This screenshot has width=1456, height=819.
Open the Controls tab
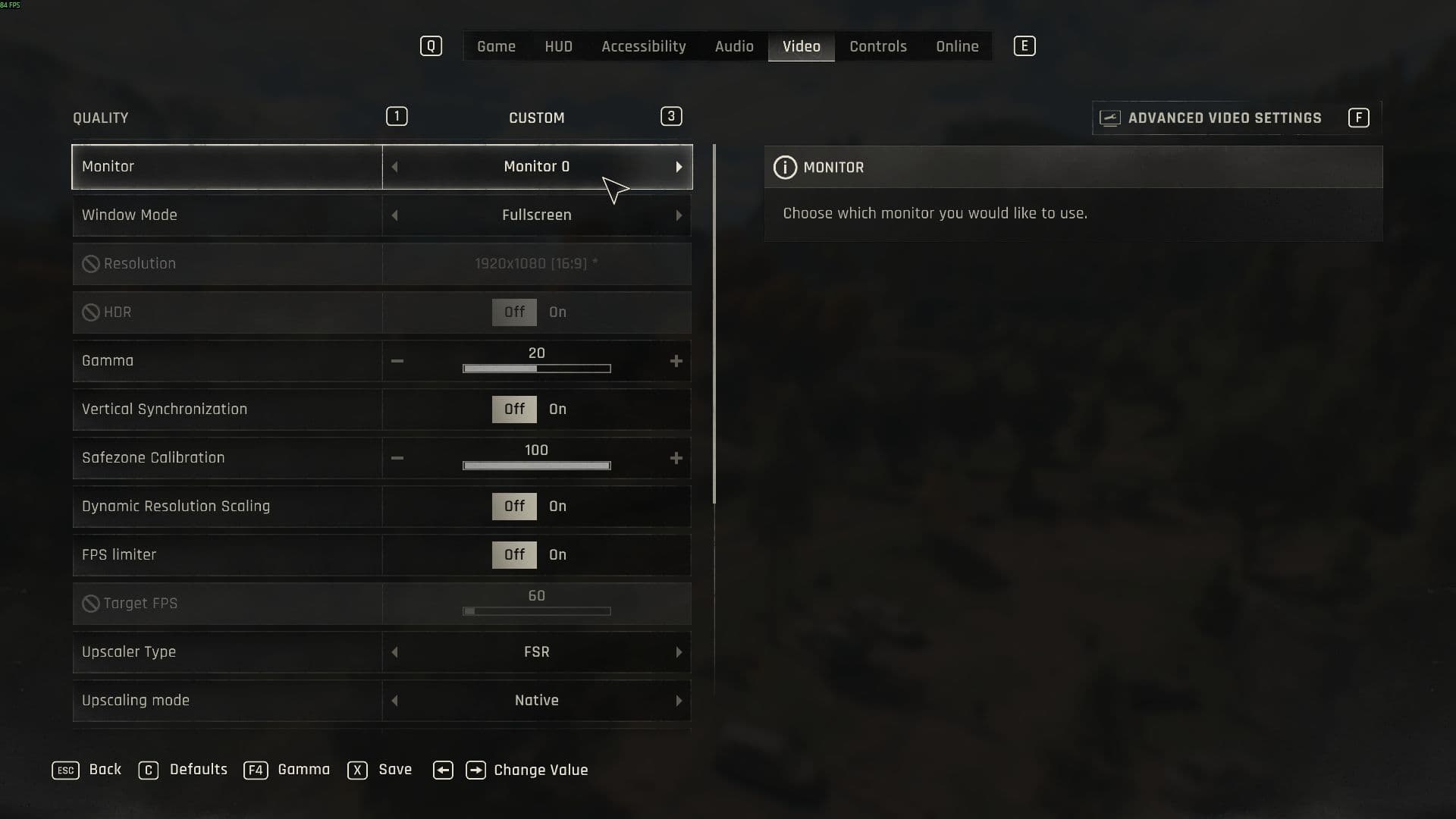pos(877,45)
